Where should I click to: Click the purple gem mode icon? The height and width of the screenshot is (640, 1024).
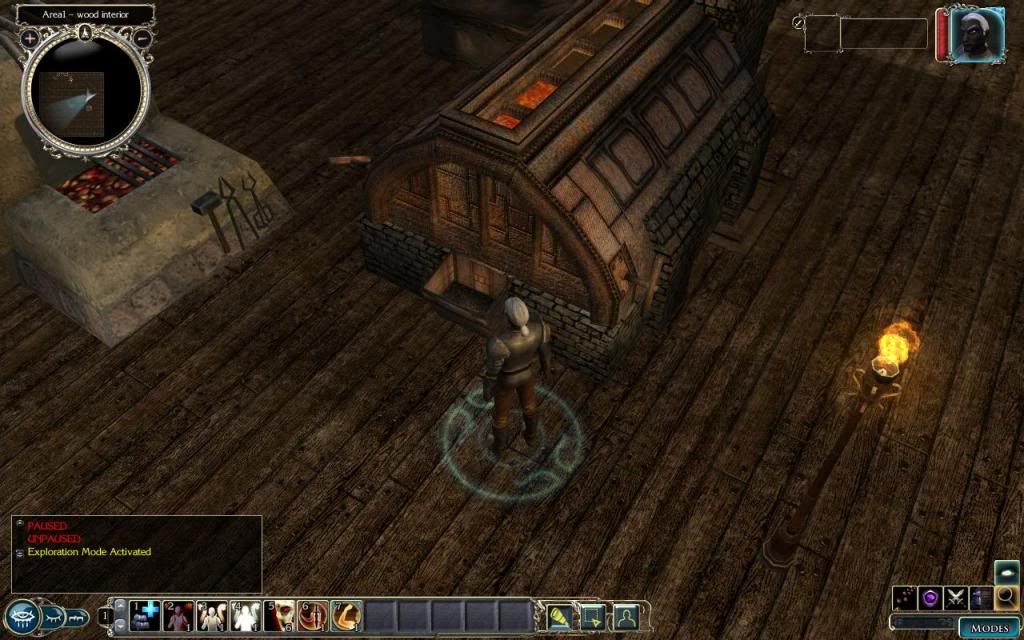[930, 598]
